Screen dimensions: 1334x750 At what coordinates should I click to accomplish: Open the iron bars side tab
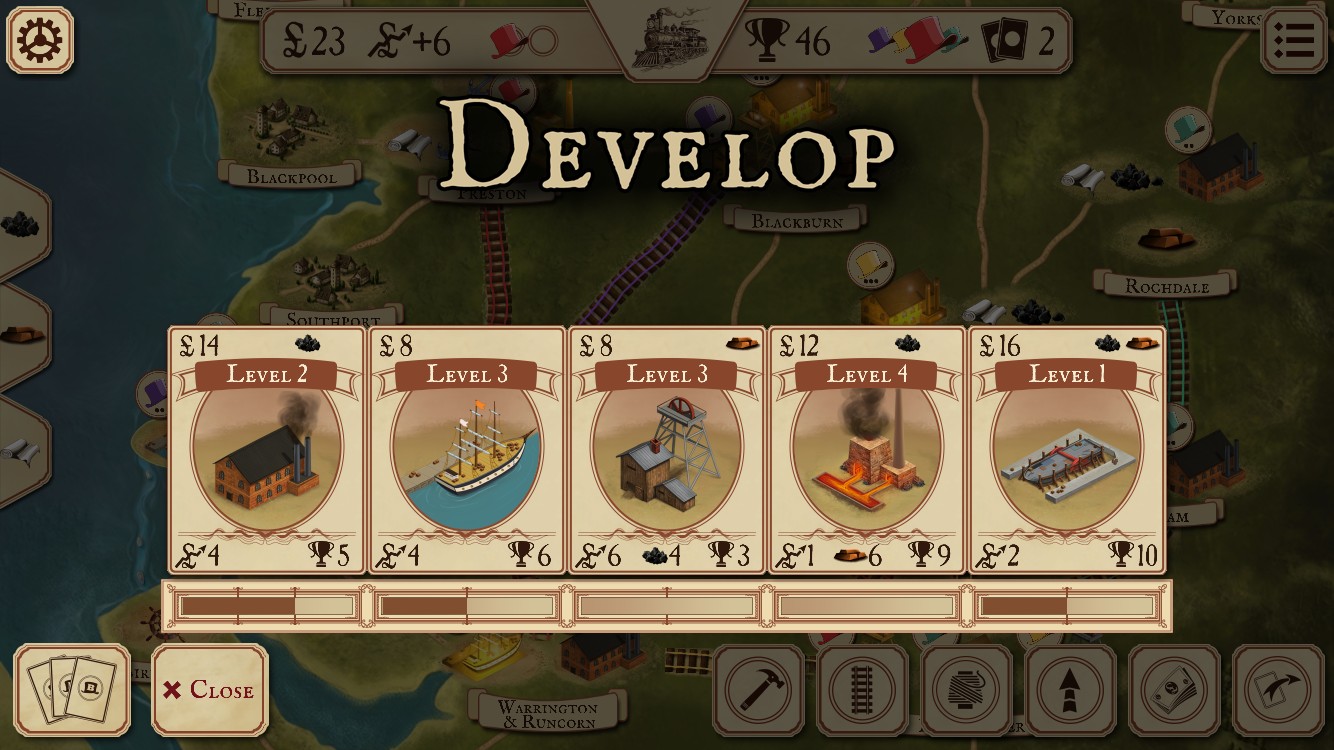click(x=20, y=336)
